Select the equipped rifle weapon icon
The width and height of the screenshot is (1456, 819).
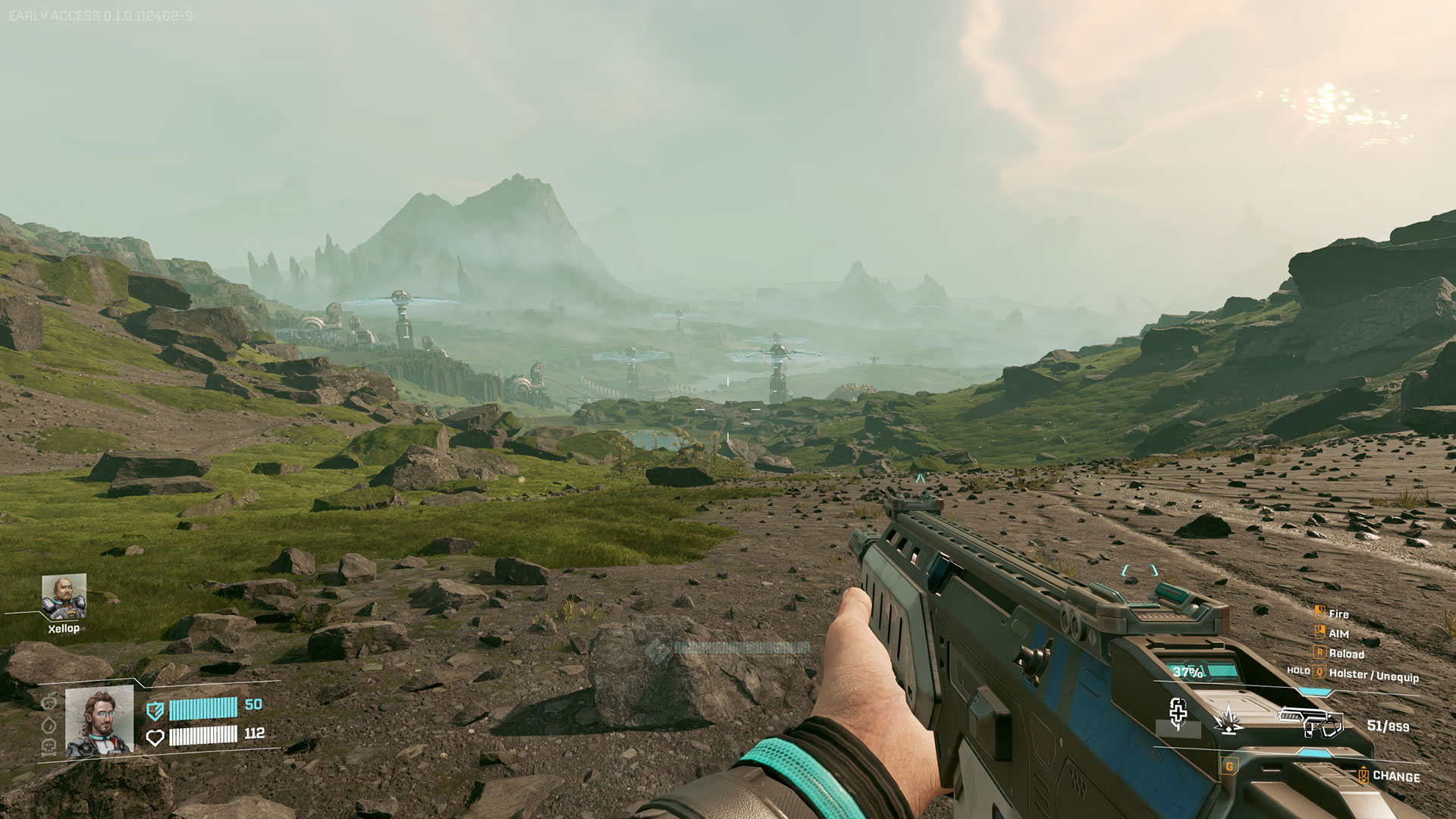pyautogui.click(x=1311, y=721)
